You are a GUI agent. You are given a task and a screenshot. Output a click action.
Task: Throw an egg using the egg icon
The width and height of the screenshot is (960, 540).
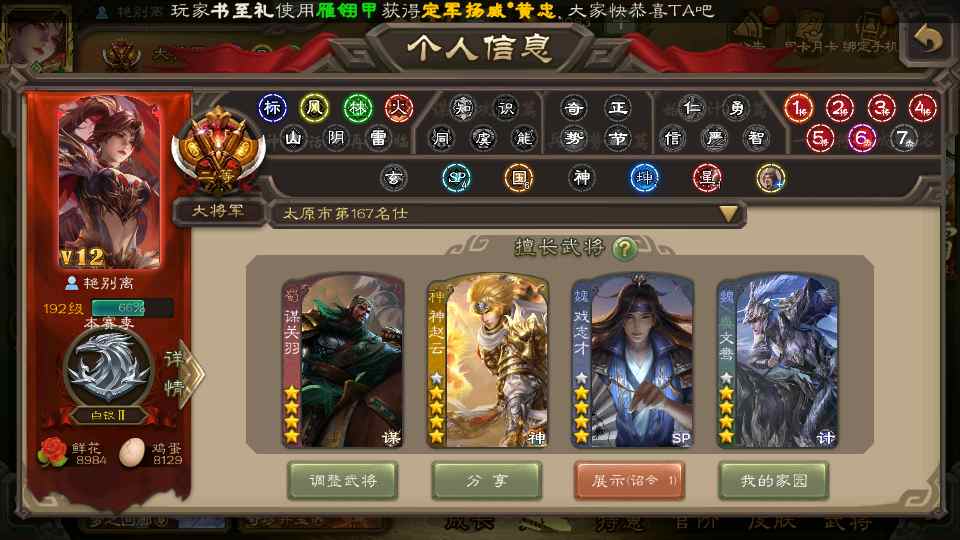[132, 452]
